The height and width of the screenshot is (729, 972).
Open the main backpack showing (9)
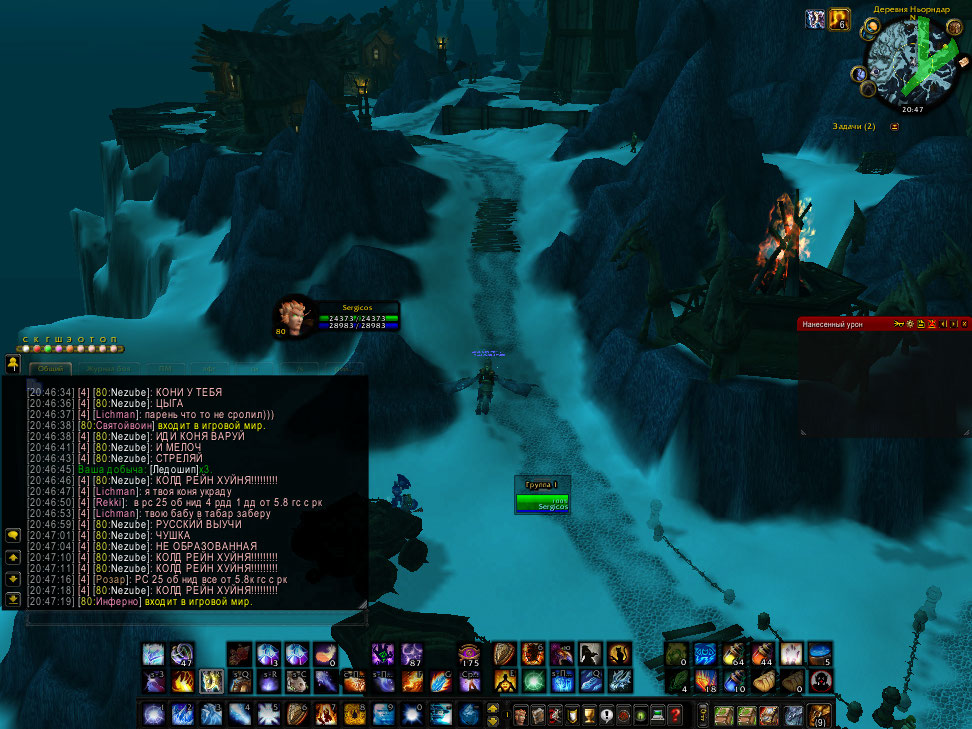pyautogui.click(x=820, y=714)
